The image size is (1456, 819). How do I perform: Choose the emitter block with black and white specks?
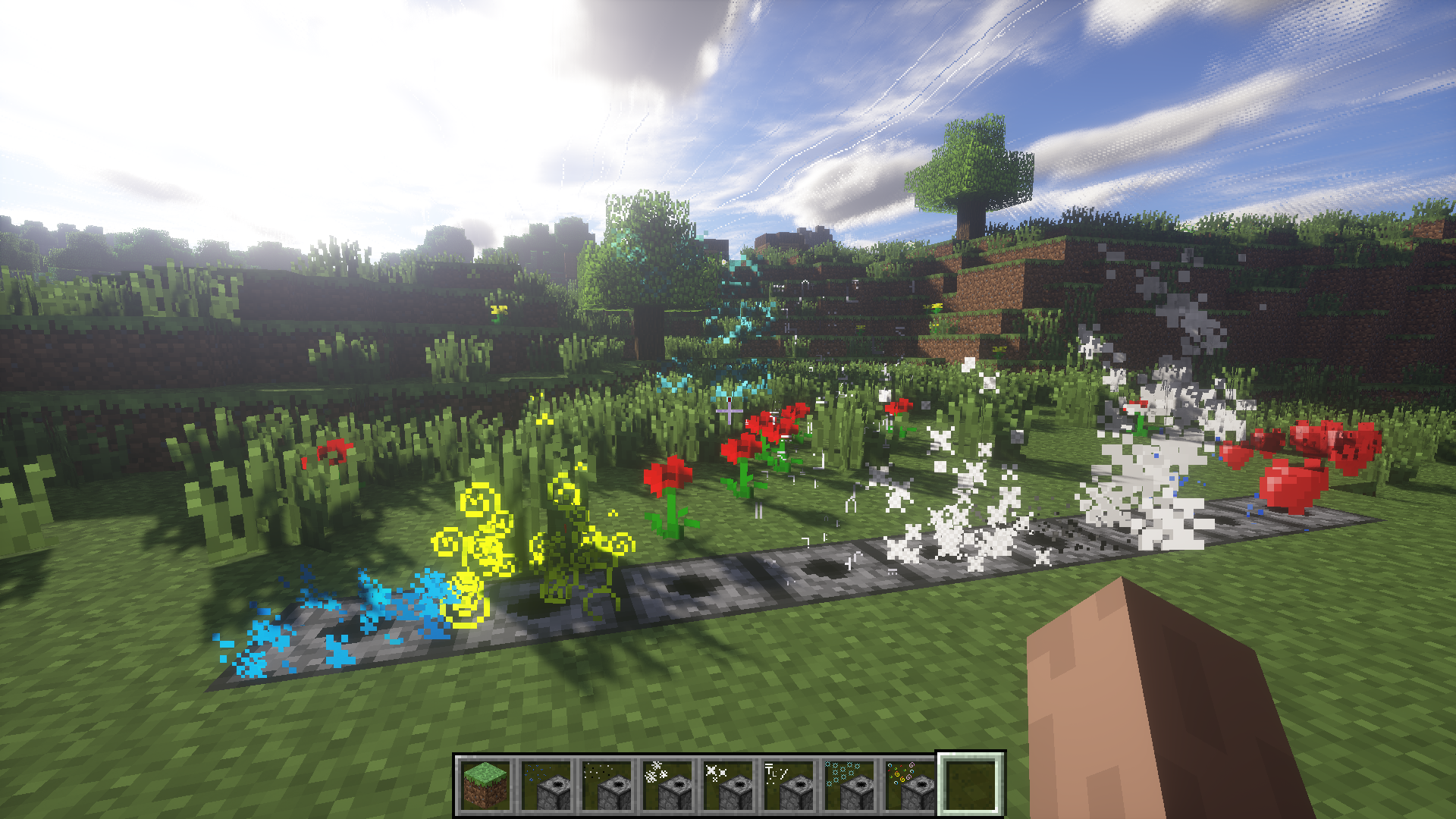pyautogui.click(x=607, y=786)
